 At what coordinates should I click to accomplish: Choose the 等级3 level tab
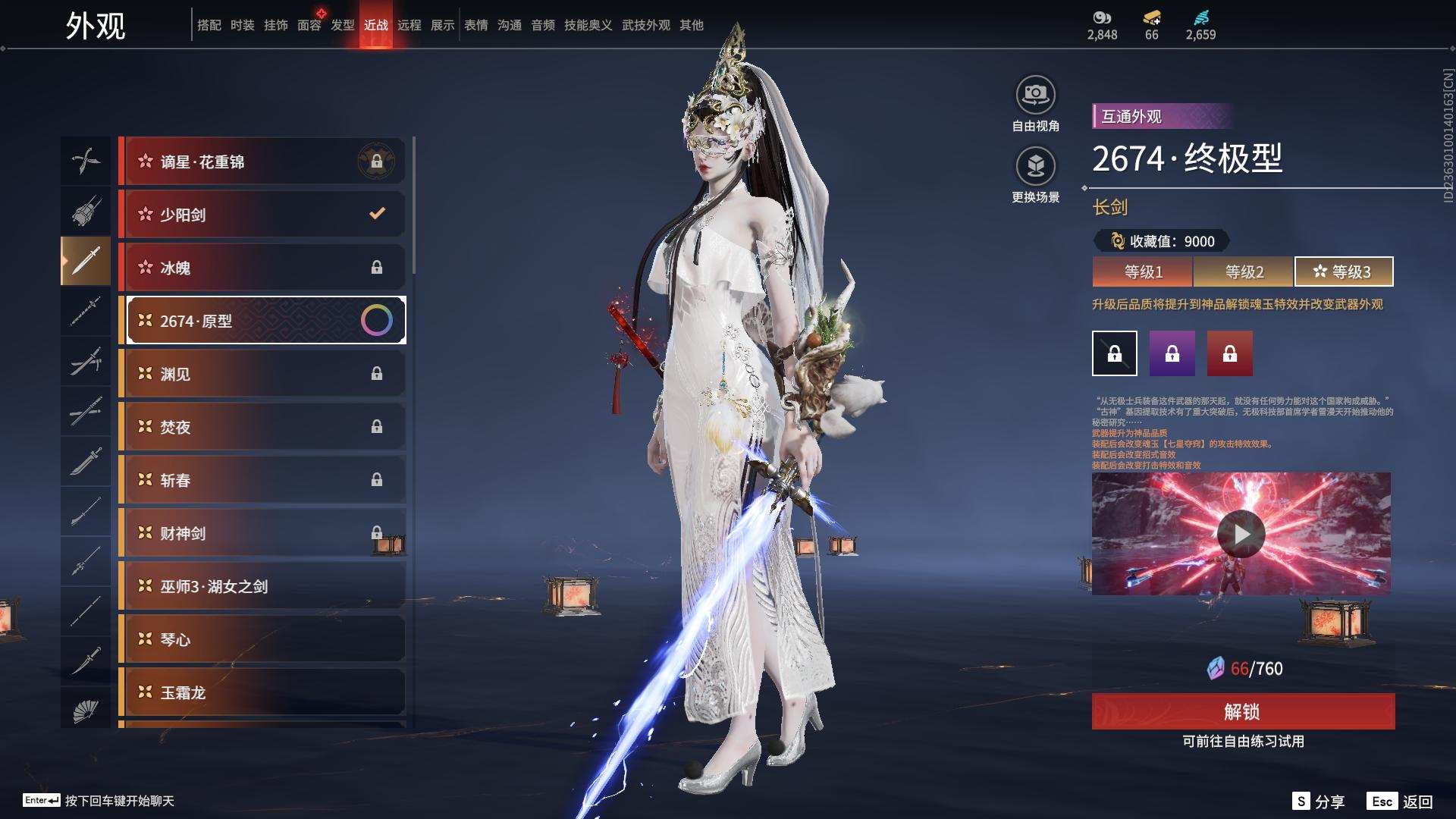click(1343, 271)
